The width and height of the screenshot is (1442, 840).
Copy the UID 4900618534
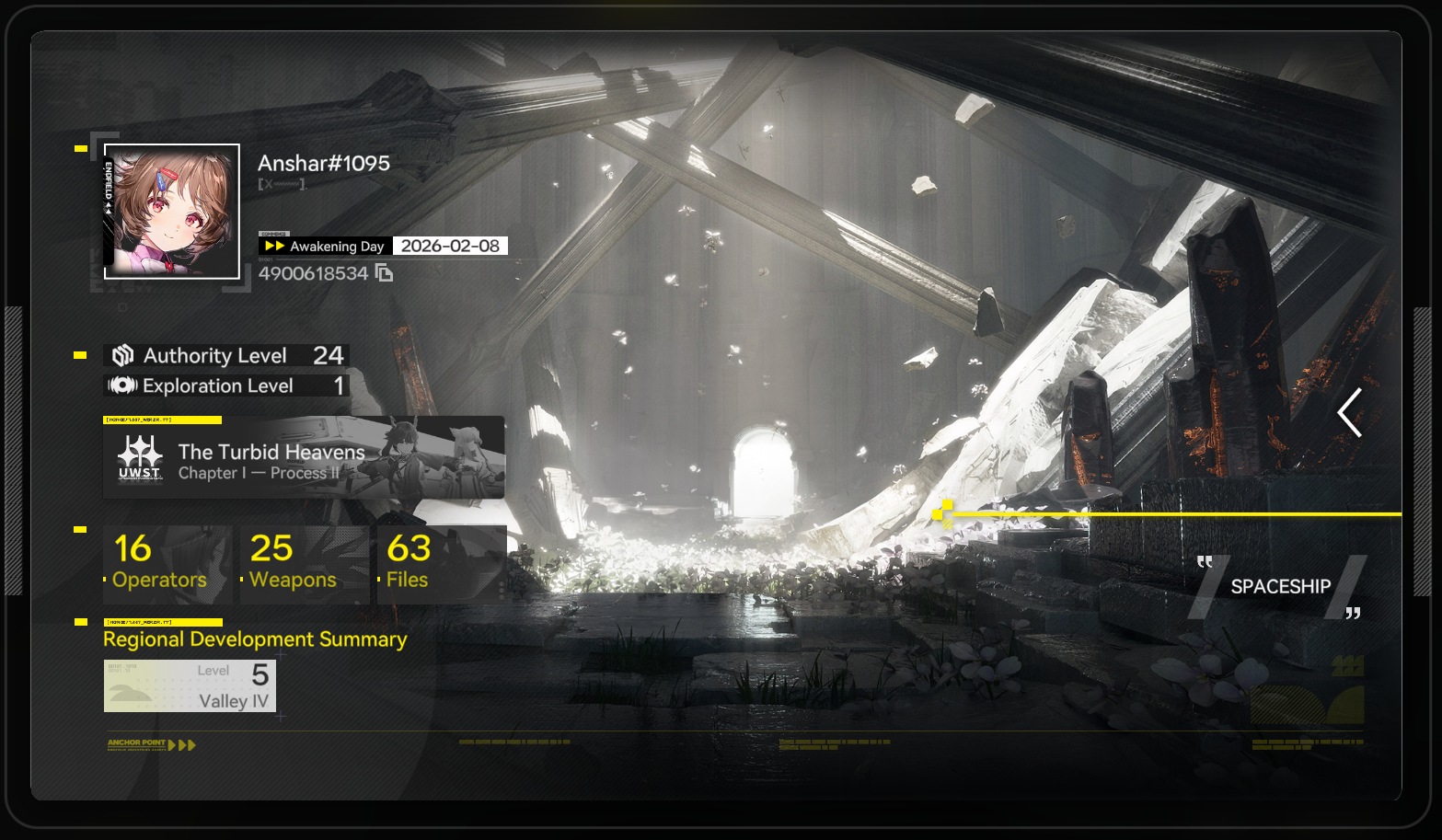[385, 273]
